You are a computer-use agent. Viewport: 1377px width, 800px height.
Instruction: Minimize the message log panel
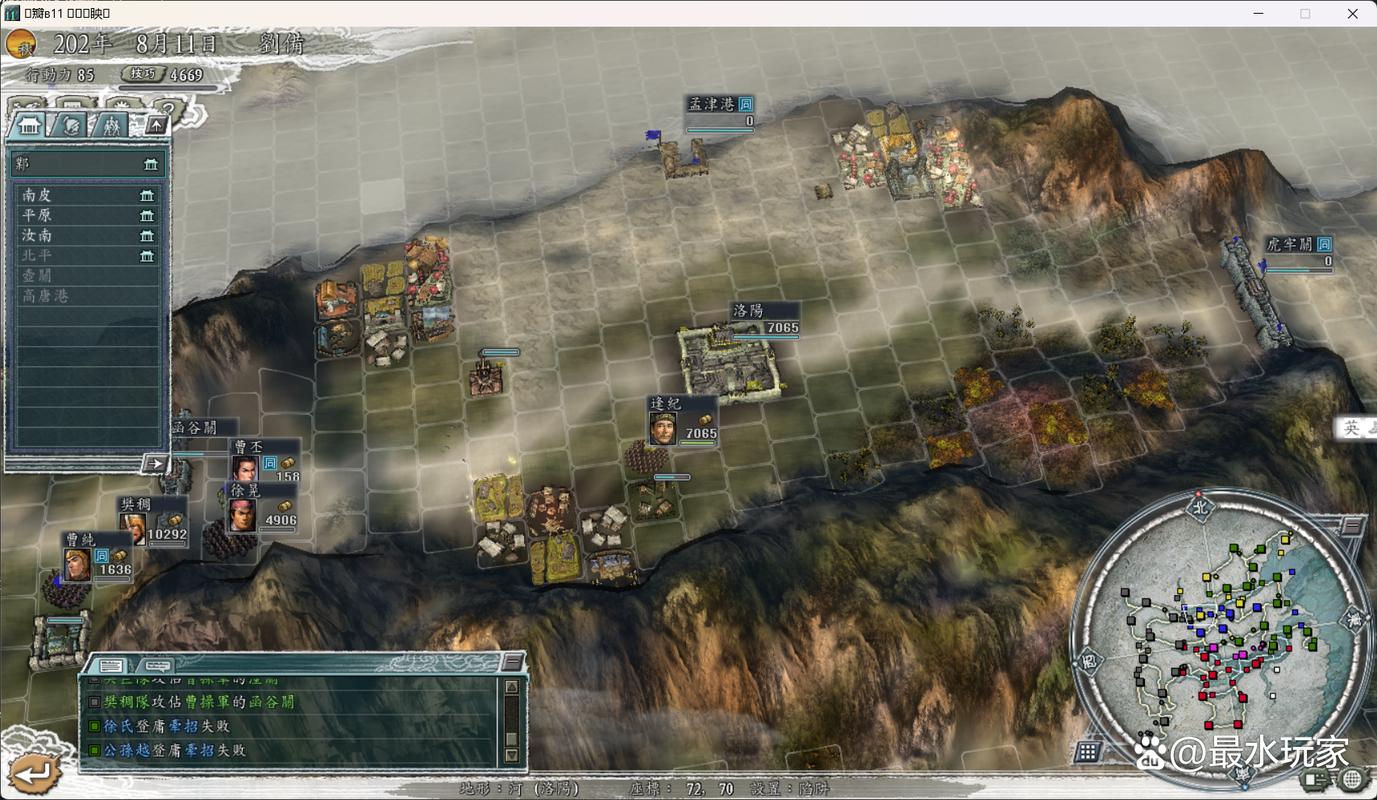[512, 662]
